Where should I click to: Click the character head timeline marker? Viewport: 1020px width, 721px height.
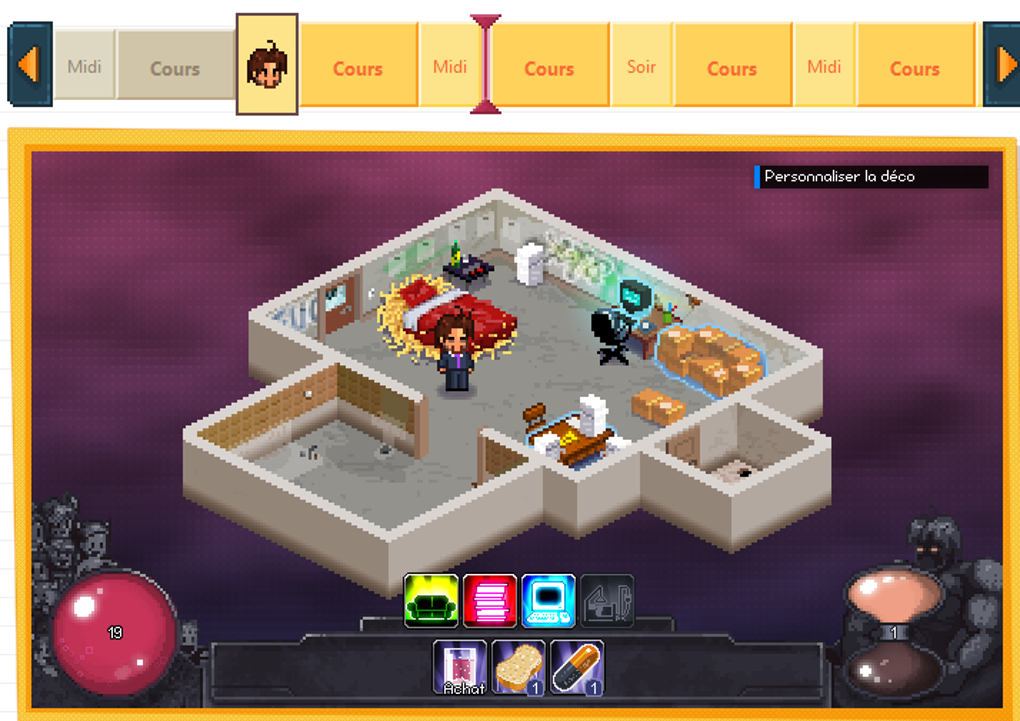click(267, 65)
